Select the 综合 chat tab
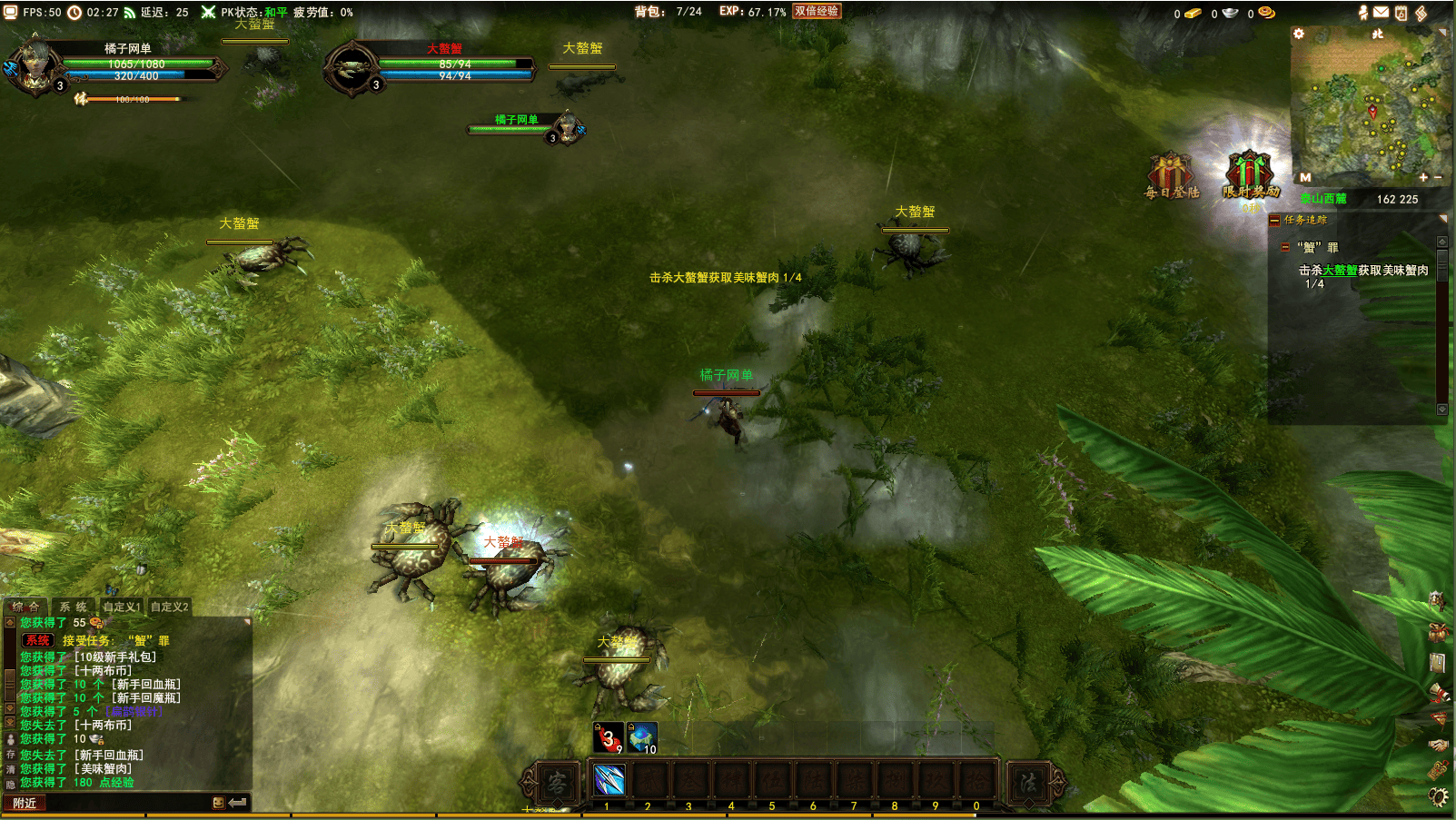 click(x=25, y=607)
